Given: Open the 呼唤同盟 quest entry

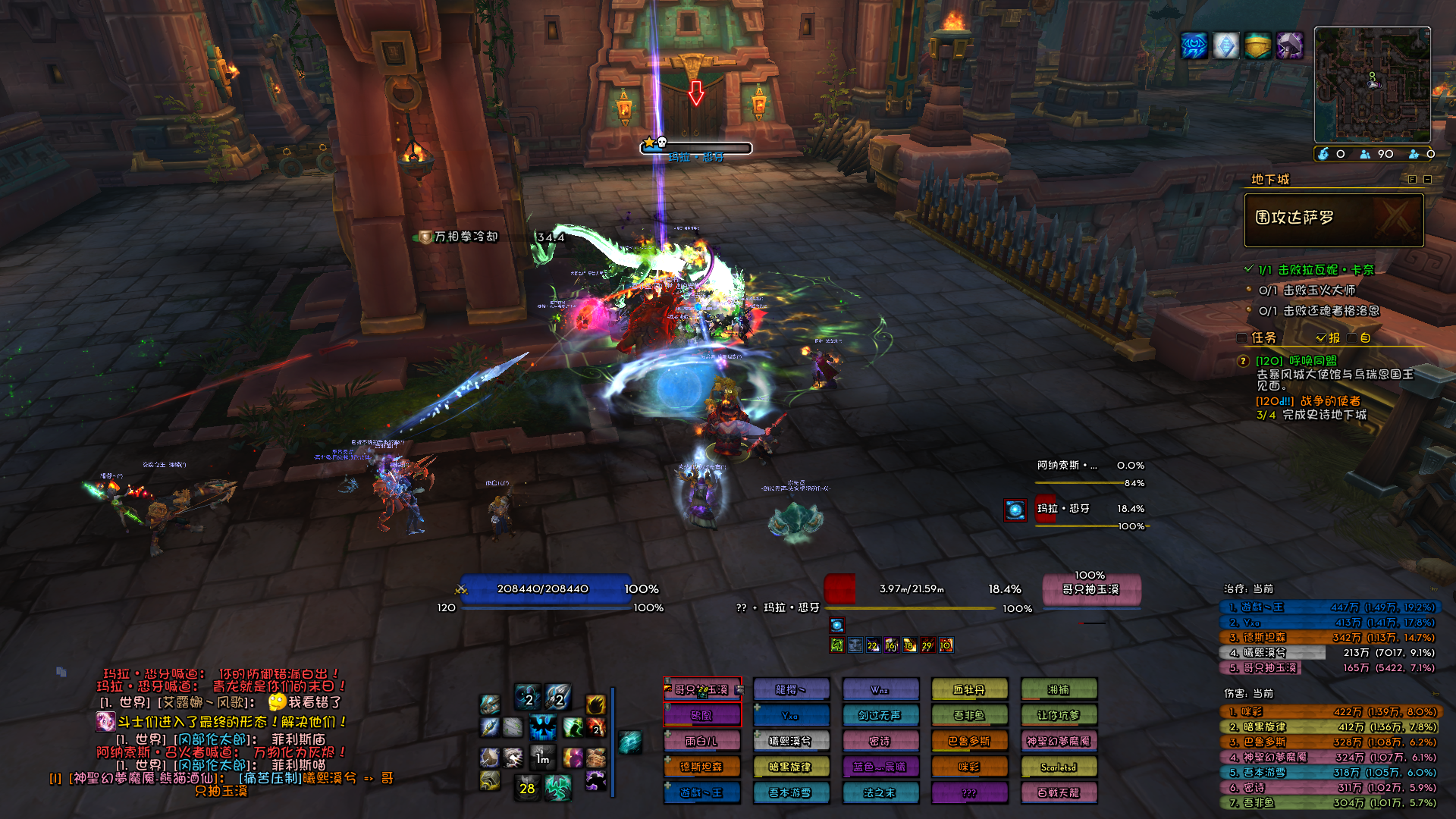Looking at the screenshot, I should (x=1296, y=361).
